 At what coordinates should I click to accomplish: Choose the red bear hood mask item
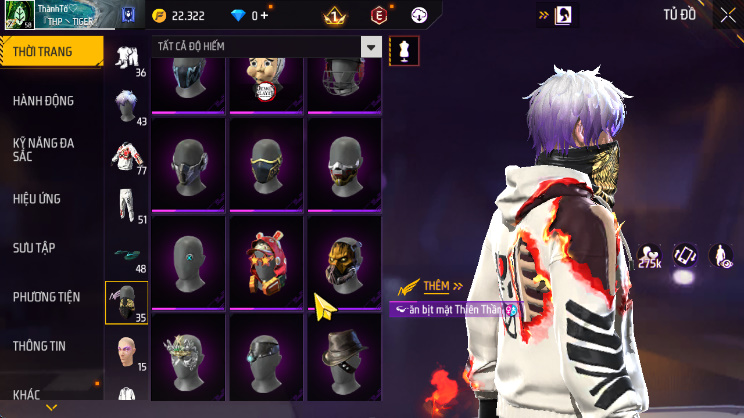click(264, 257)
